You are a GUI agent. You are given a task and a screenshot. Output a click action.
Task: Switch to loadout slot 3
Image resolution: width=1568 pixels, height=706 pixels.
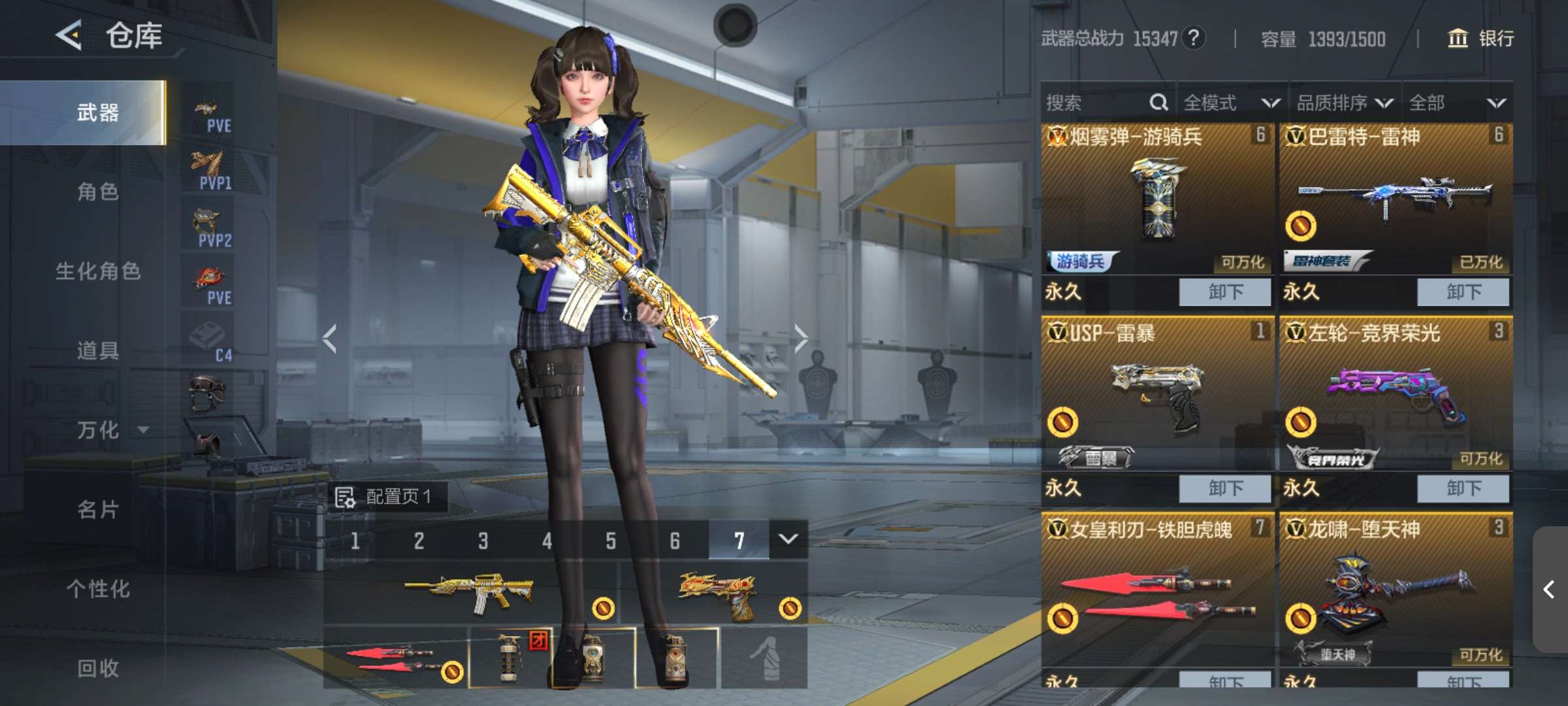(483, 541)
